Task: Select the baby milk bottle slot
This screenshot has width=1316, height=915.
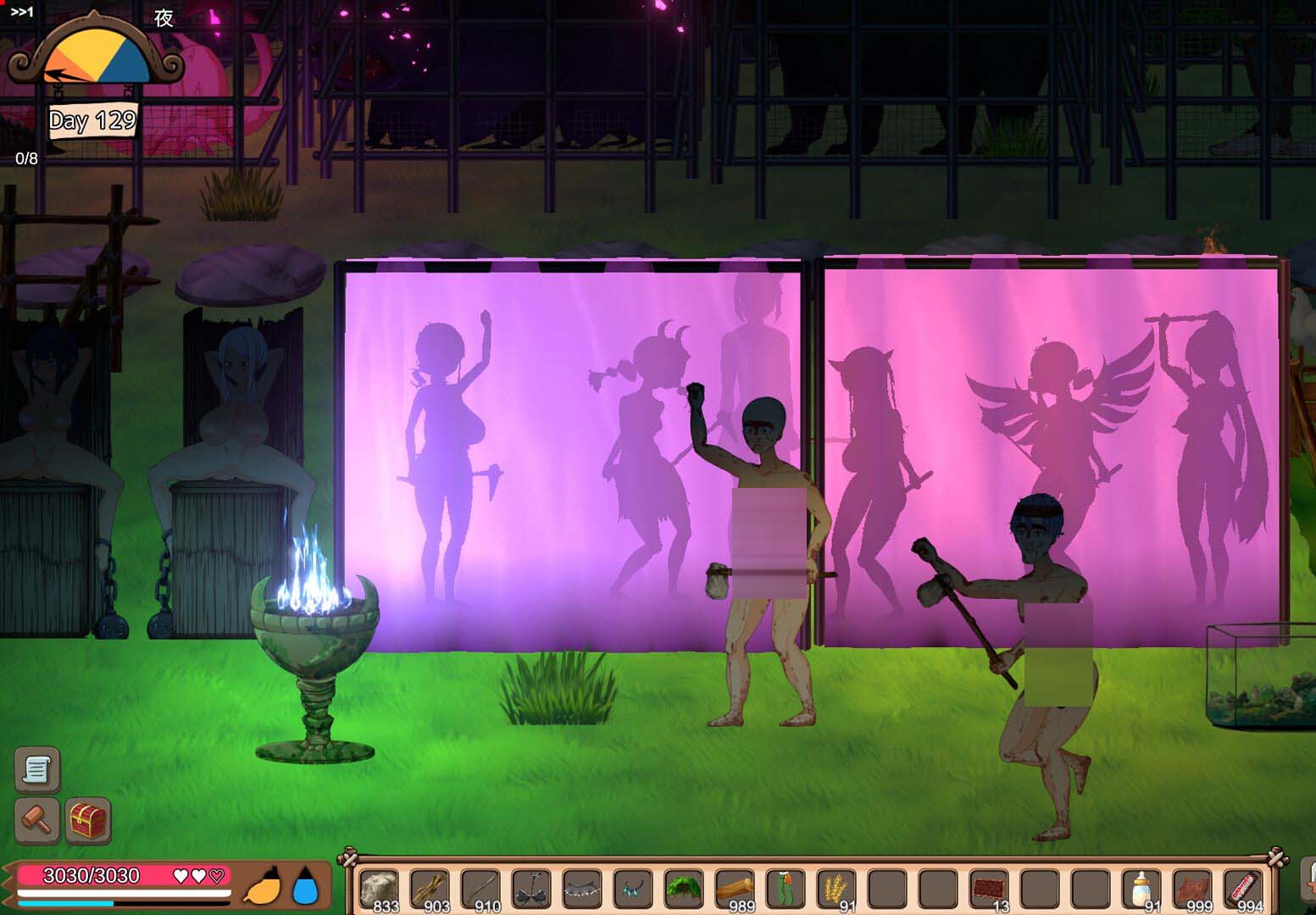Action: pos(1141,890)
